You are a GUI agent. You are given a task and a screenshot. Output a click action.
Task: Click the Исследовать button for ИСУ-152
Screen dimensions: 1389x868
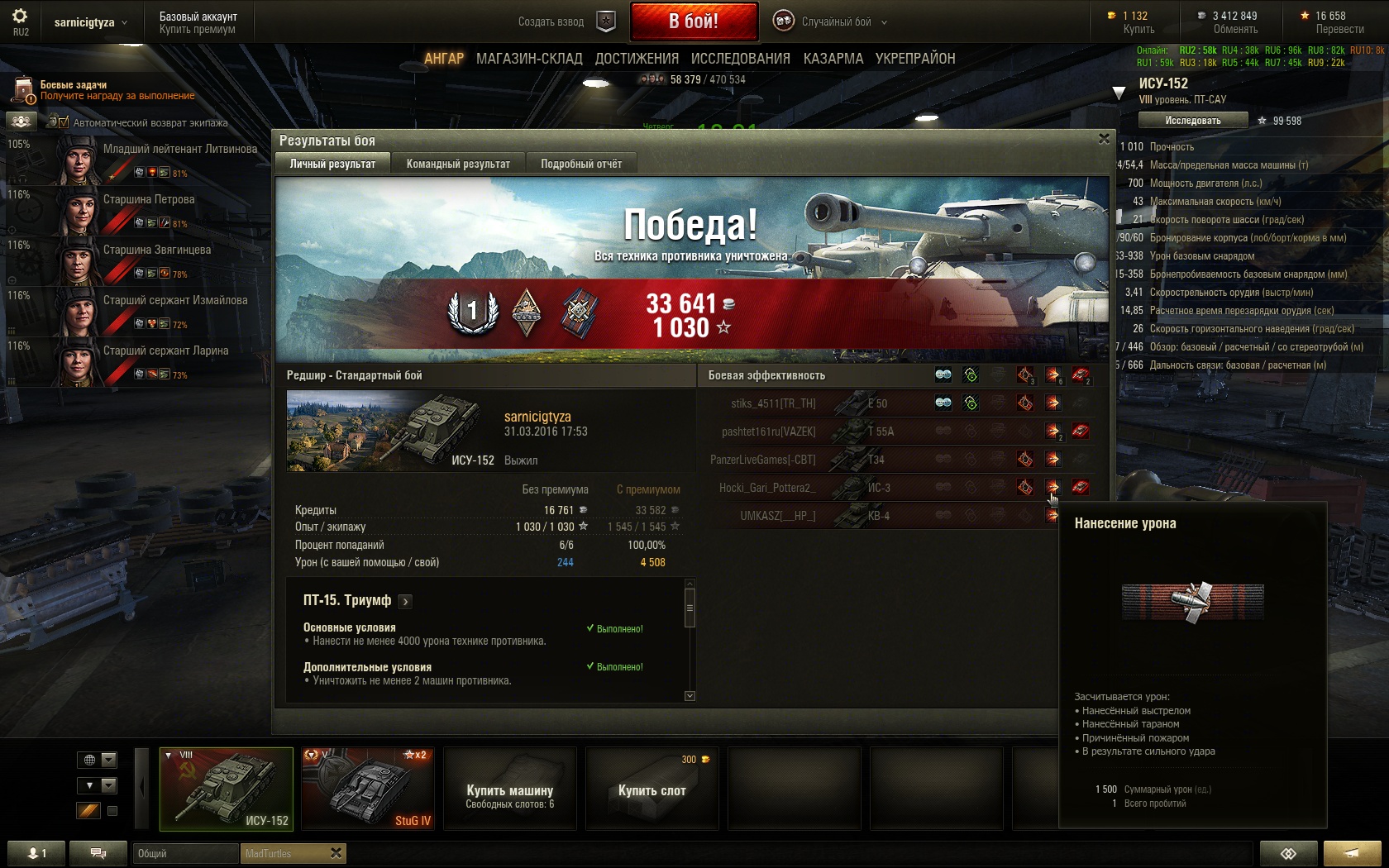[1192, 121]
